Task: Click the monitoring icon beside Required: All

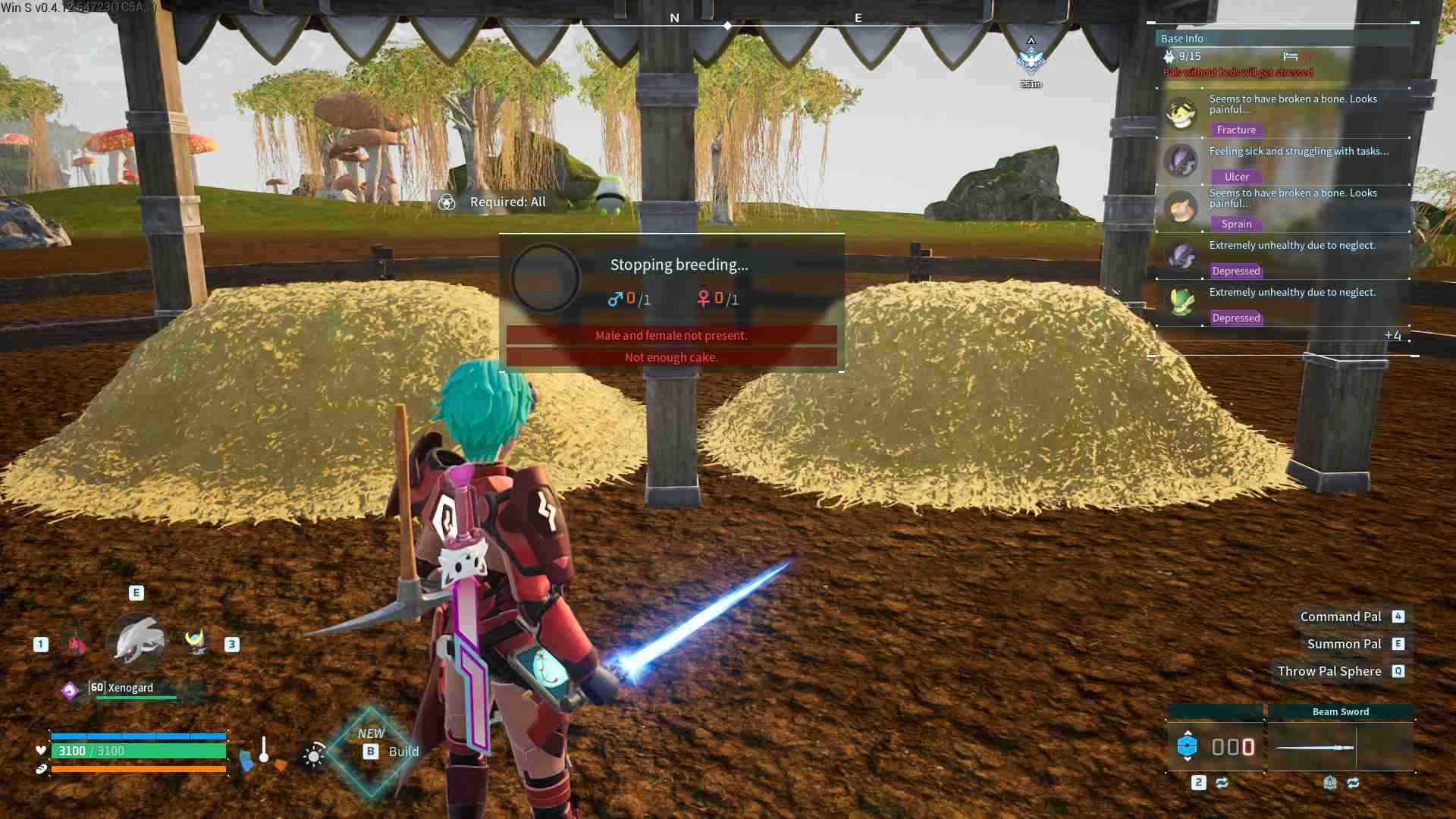Action: click(x=446, y=202)
